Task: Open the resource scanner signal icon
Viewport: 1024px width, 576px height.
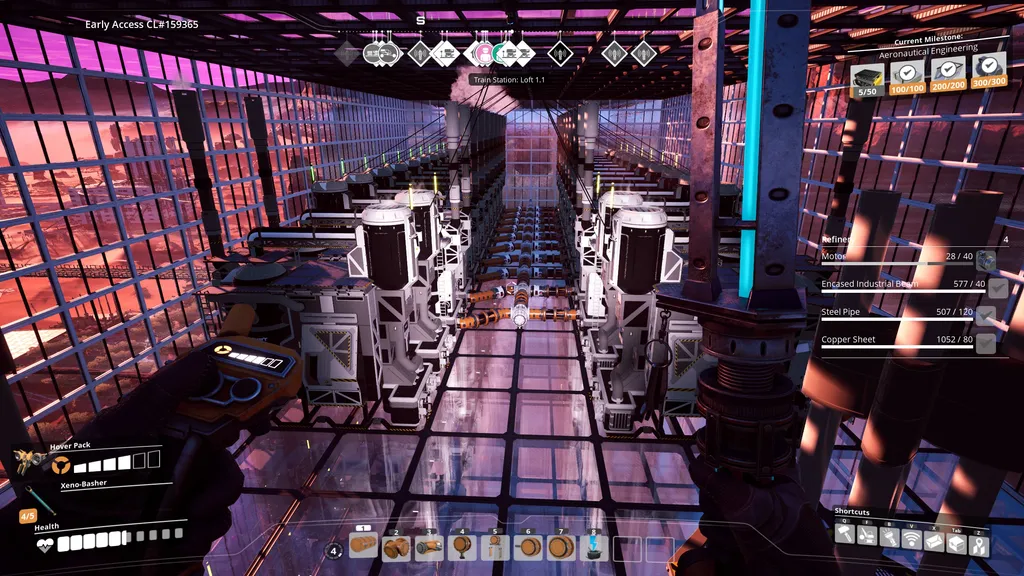Action: (x=911, y=540)
